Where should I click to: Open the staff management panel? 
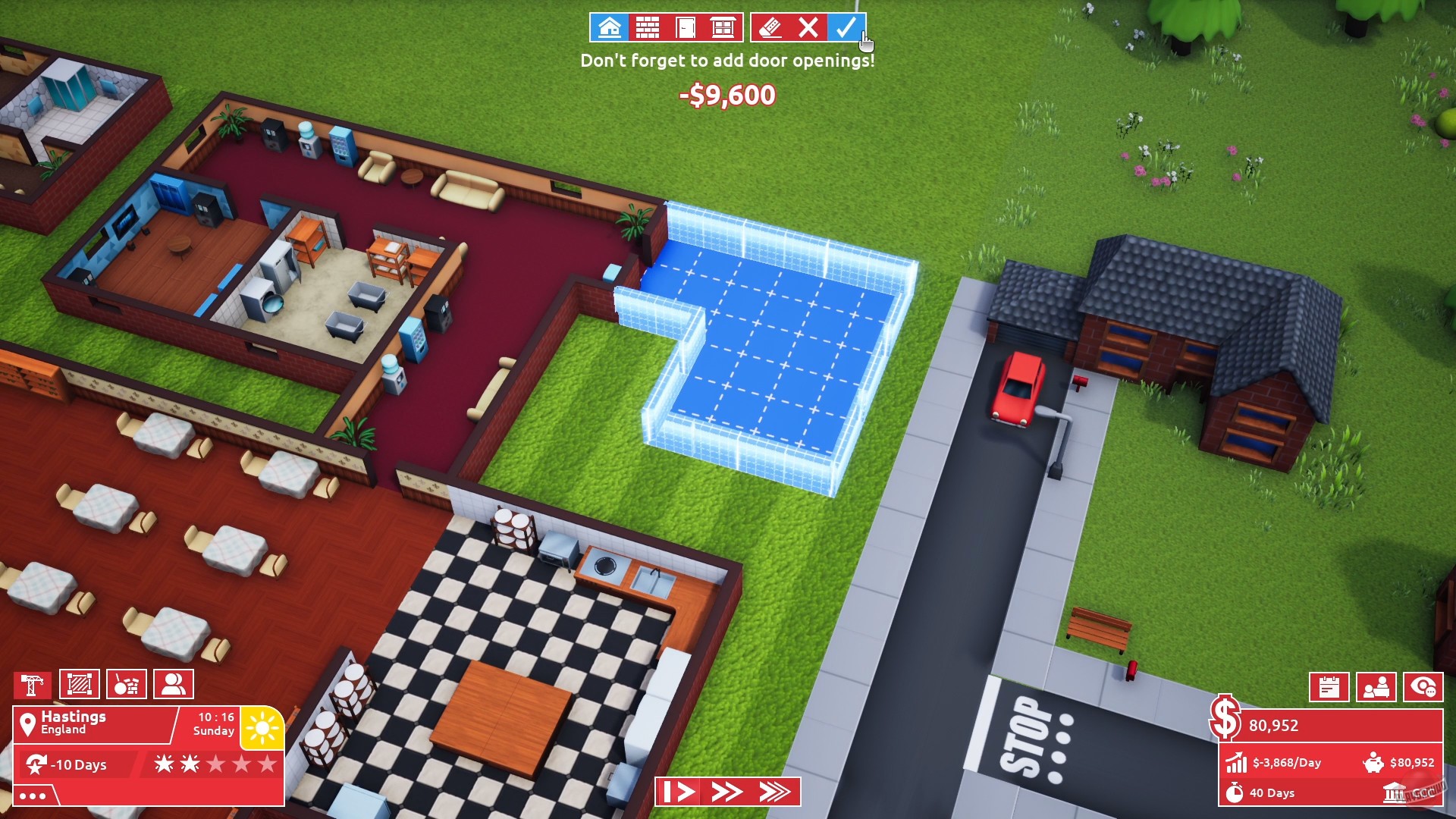[x=174, y=683]
